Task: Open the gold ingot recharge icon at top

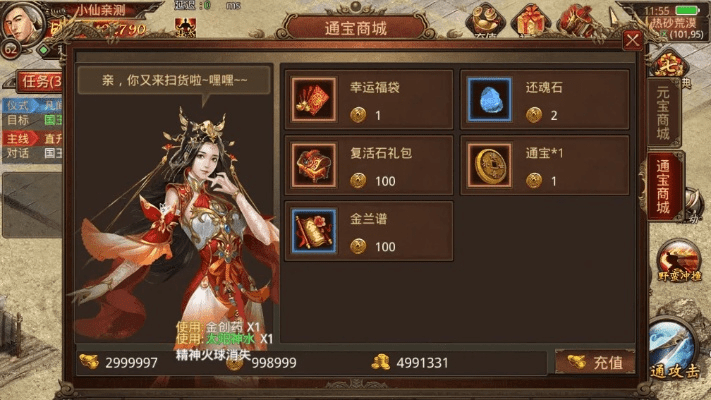Action: pyautogui.click(x=487, y=18)
